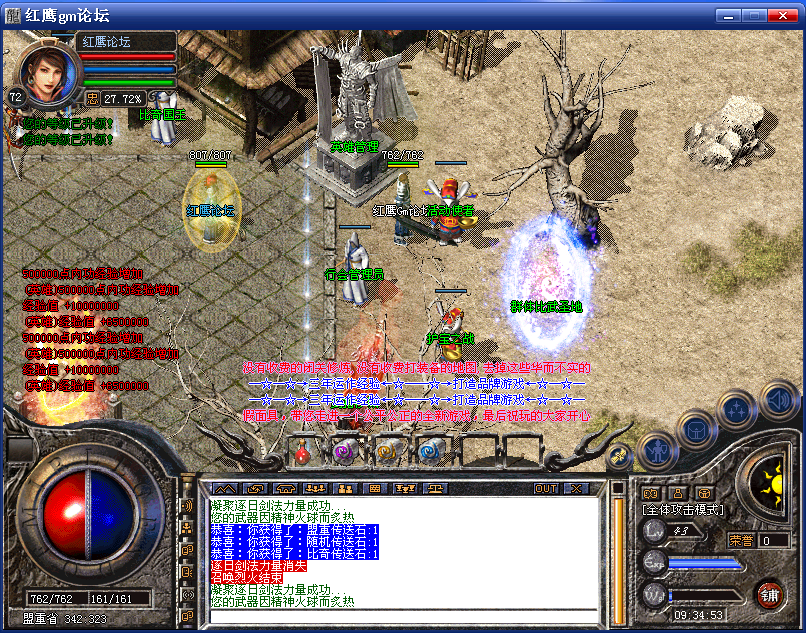Click the small golden satellite icon
This screenshot has width=806, height=633.
point(619,457)
